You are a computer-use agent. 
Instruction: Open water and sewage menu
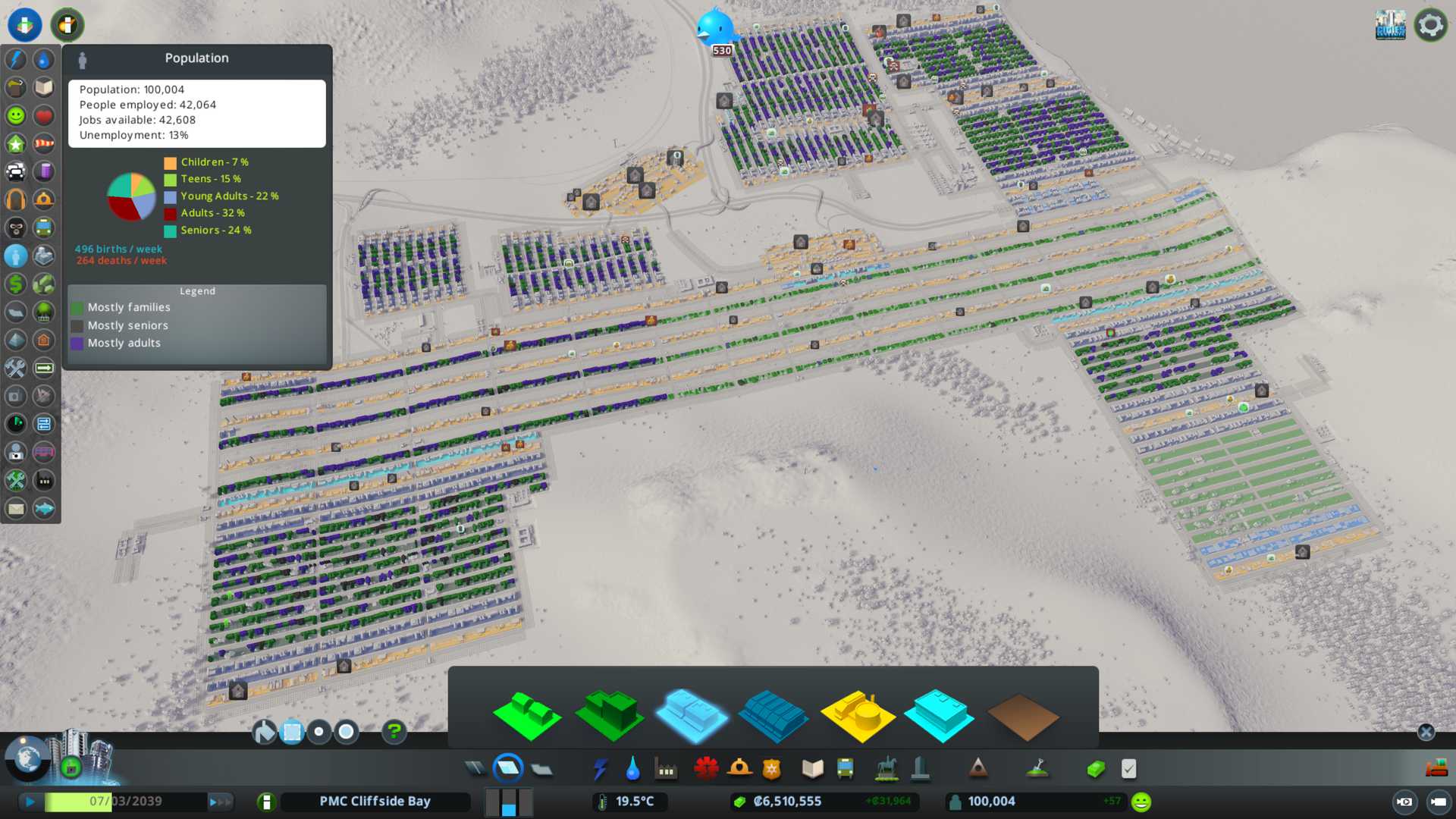pyautogui.click(x=632, y=769)
